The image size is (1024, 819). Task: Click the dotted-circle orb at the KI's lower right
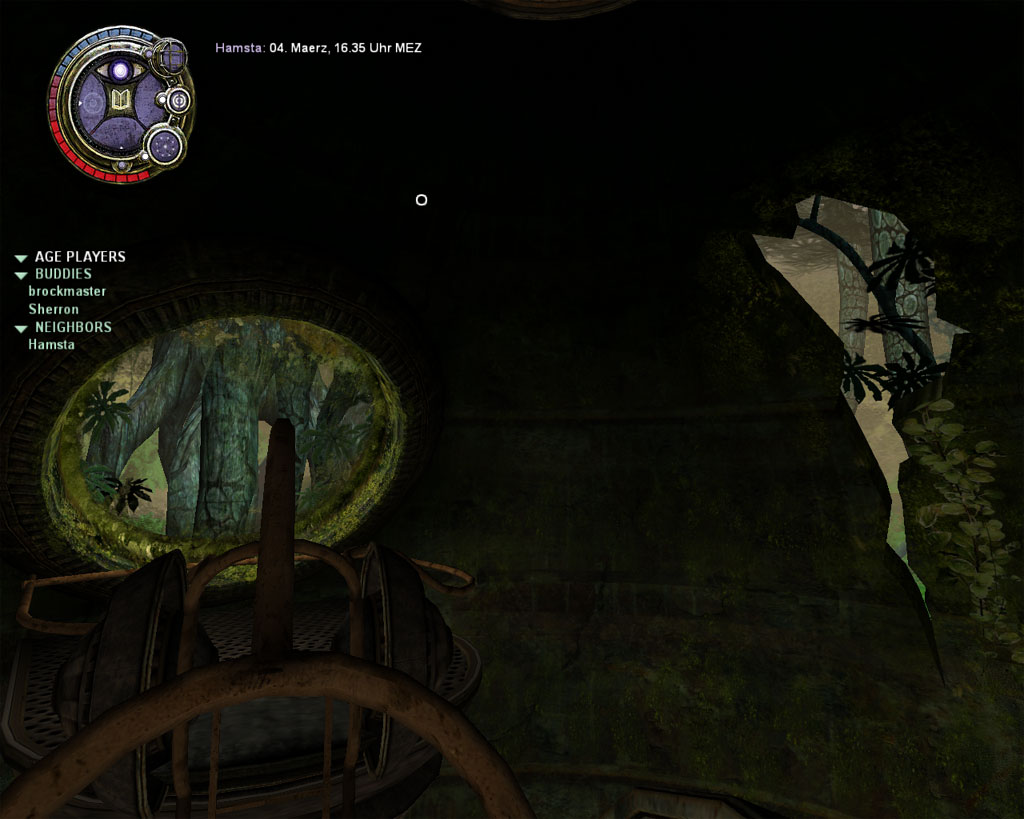pyautogui.click(x=164, y=146)
